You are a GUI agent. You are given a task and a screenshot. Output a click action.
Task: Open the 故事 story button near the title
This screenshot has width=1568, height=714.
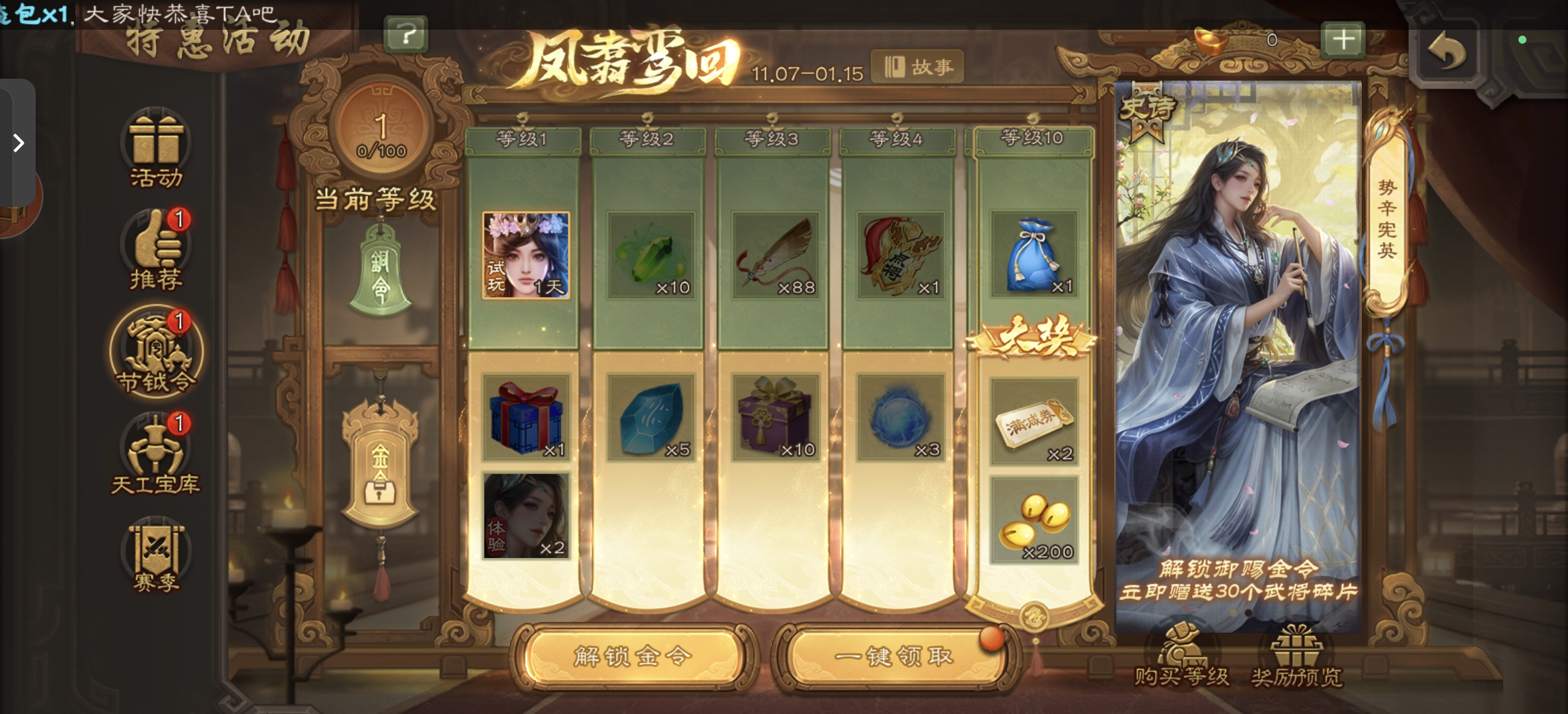918,65
